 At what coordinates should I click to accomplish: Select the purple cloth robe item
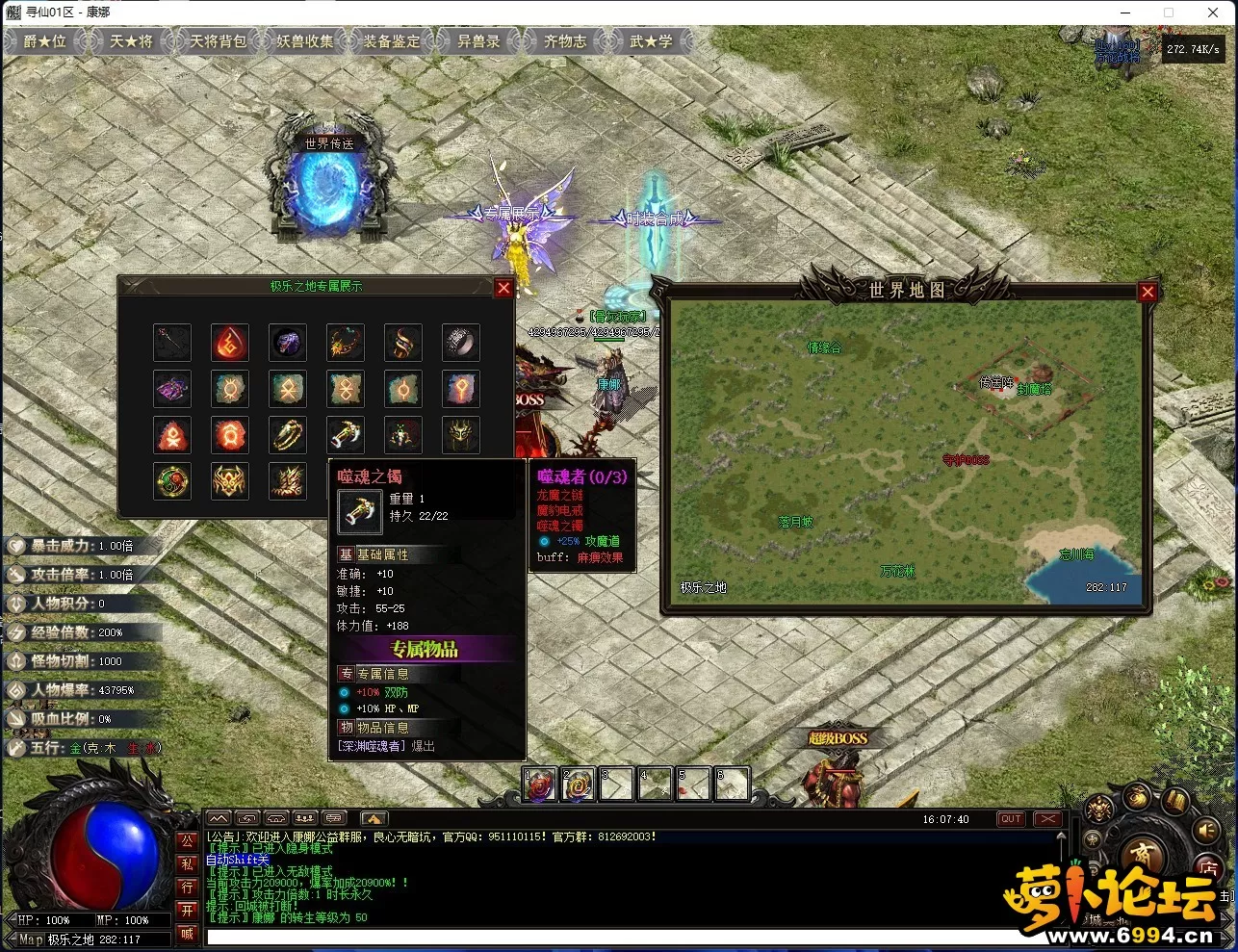point(172,389)
